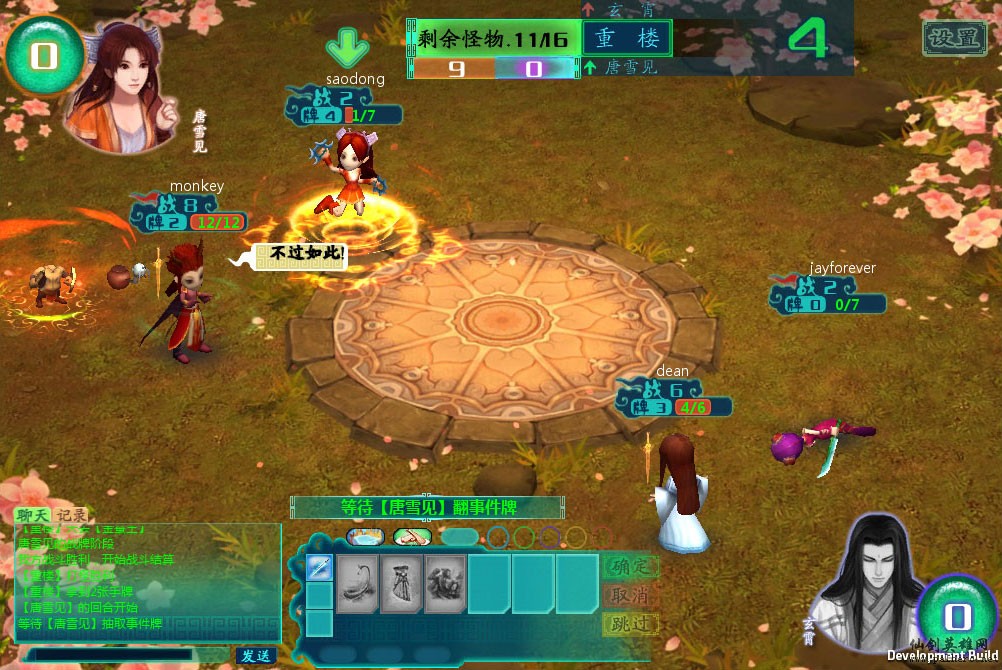Viewport: 1002px width, 670px height.
Task: Confirm with the 确定 button
Action: (x=630, y=566)
